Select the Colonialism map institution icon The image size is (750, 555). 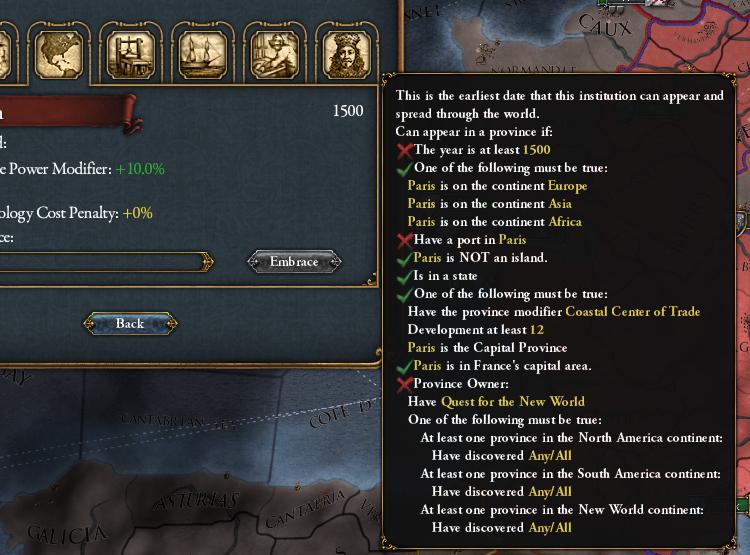[x=59, y=54]
